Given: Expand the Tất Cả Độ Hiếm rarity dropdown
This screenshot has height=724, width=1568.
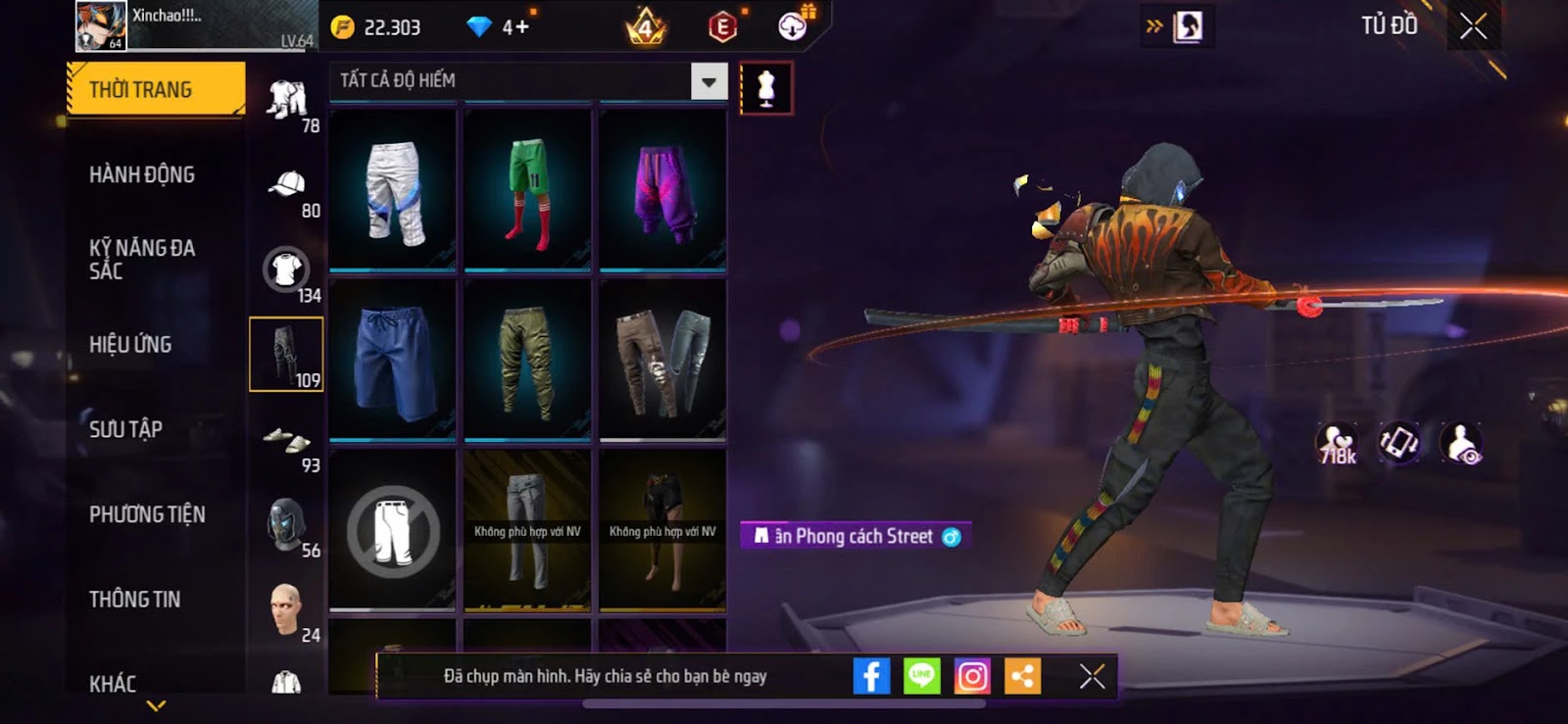Looking at the screenshot, I should [709, 81].
